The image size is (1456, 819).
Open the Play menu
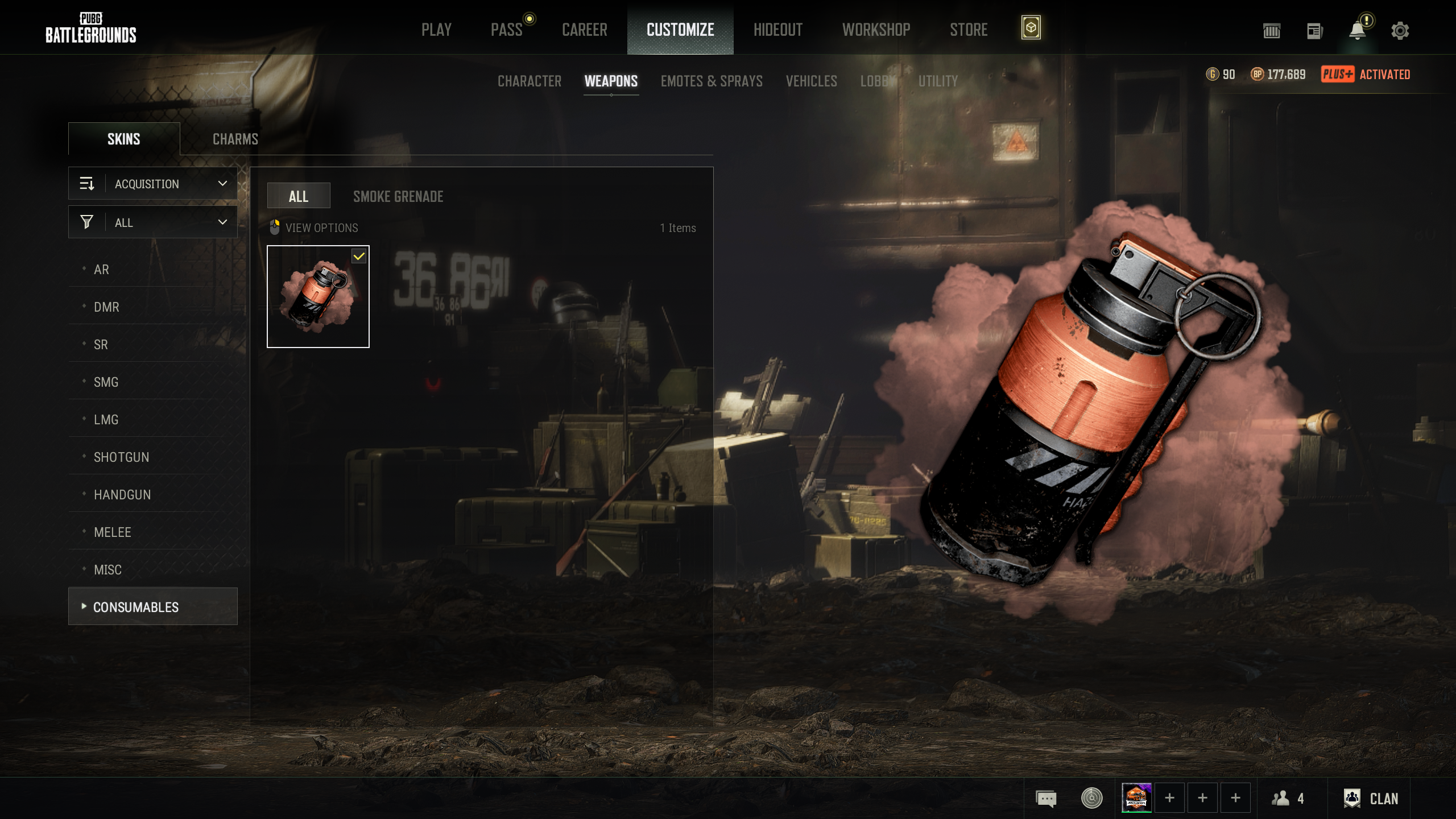tap(436, 30)
